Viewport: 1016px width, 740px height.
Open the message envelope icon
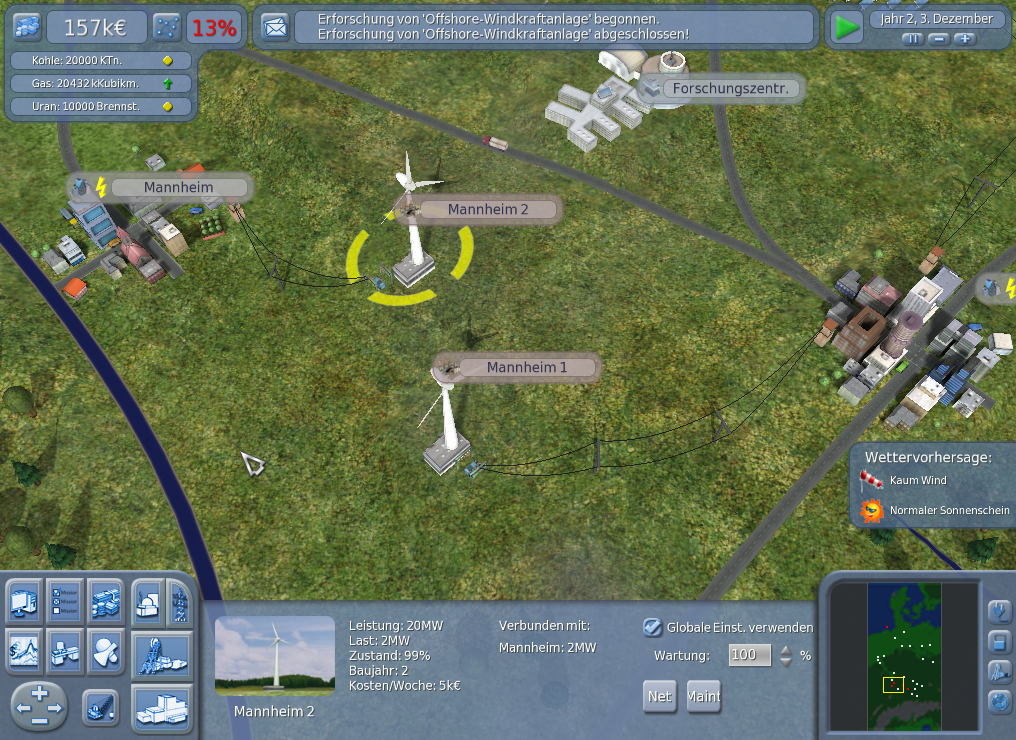pos(274,27)
